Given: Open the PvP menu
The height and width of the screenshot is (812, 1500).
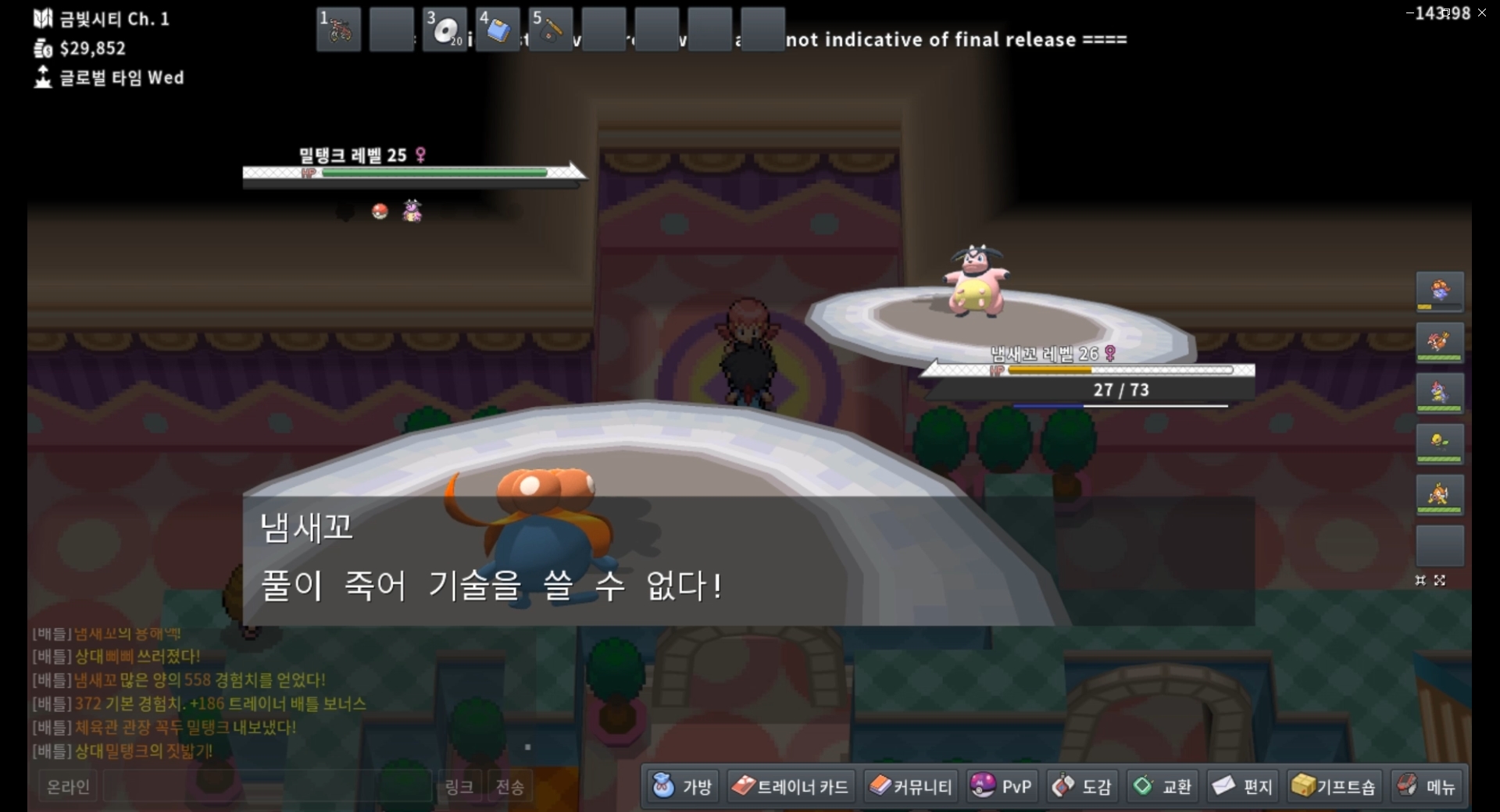Looking at the screenshot, I should 1002,786.
